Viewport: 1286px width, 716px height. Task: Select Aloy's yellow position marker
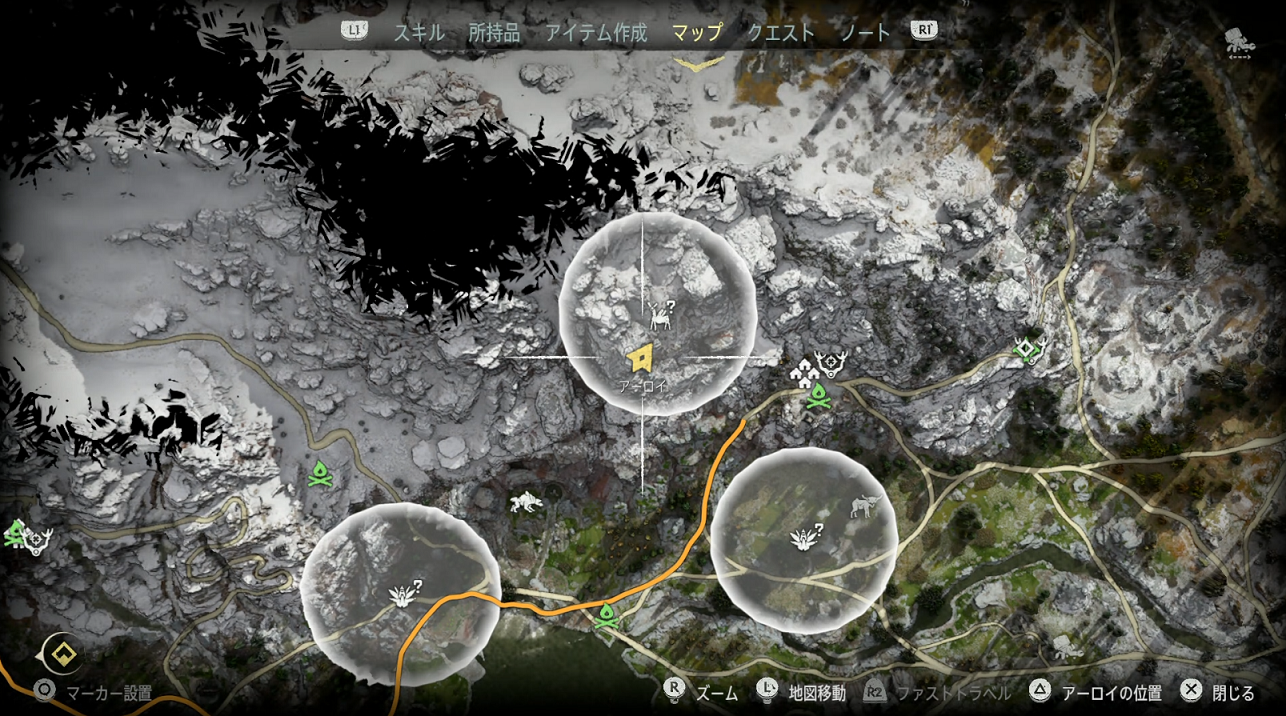(640, 357)
